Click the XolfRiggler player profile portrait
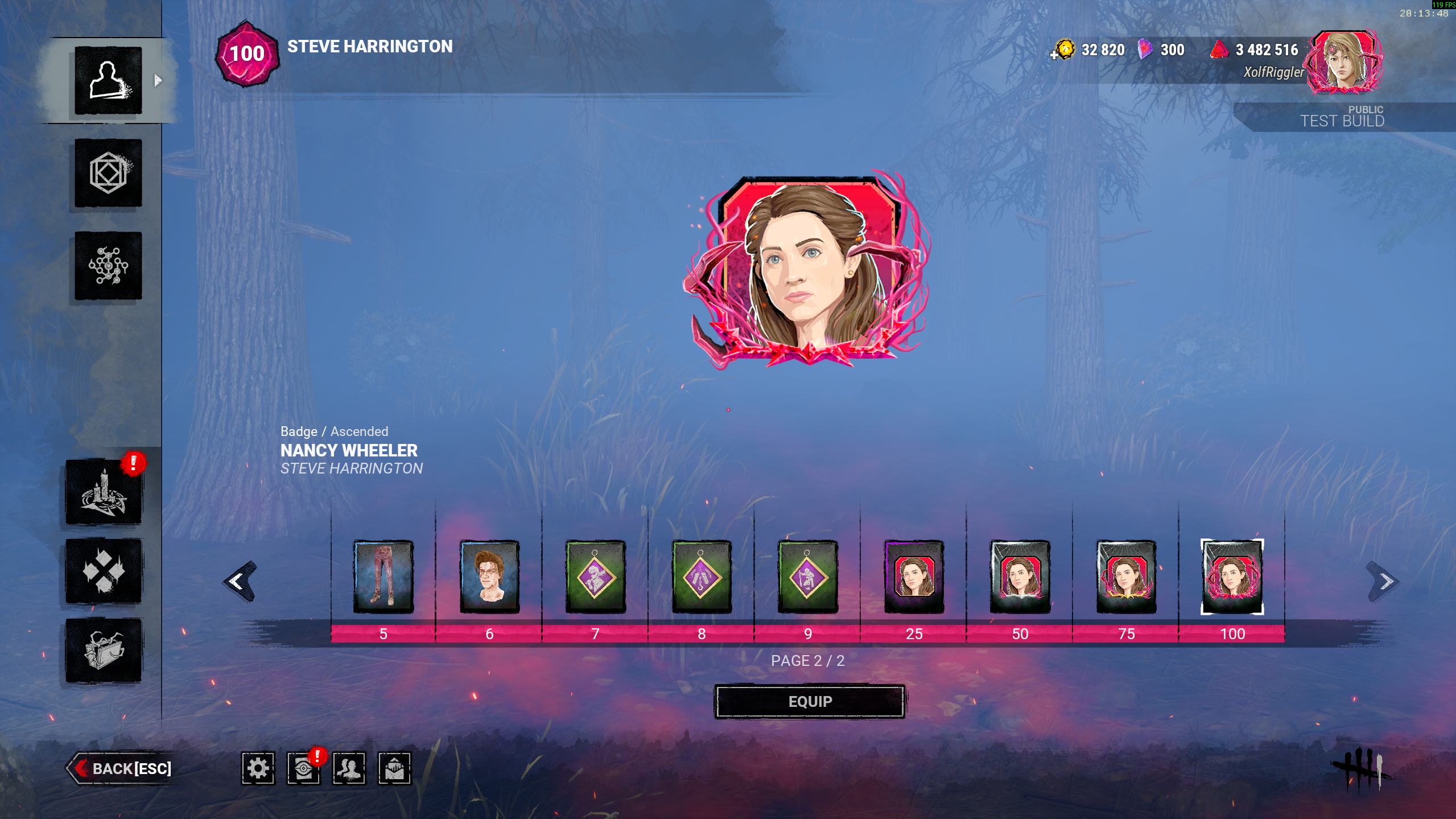 click(x=1344, y=61)
